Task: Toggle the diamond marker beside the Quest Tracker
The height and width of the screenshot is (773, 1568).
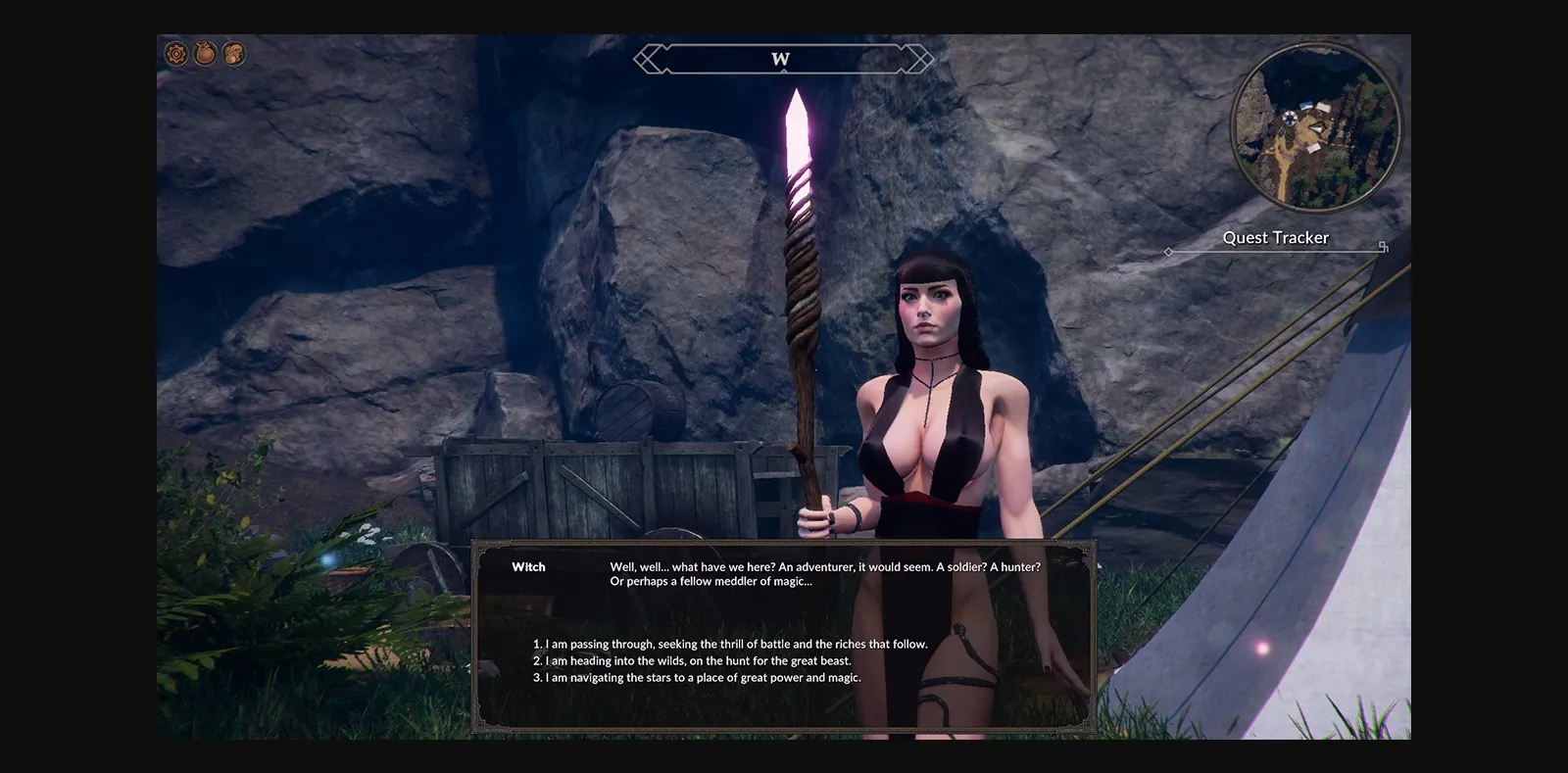Action: pos(1168,251)
